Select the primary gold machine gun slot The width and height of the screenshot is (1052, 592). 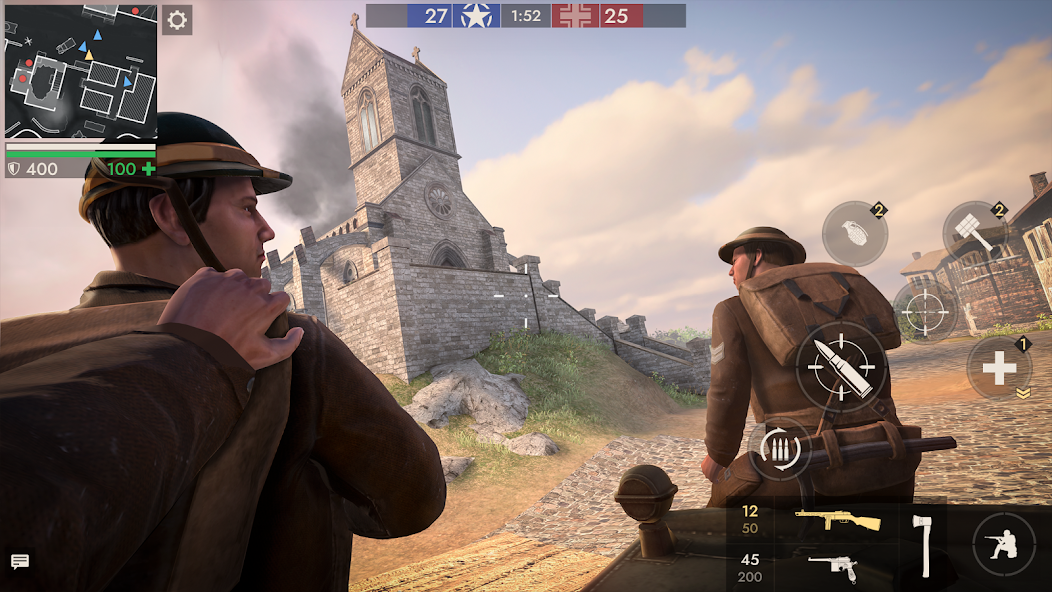(x=837, y=521)
